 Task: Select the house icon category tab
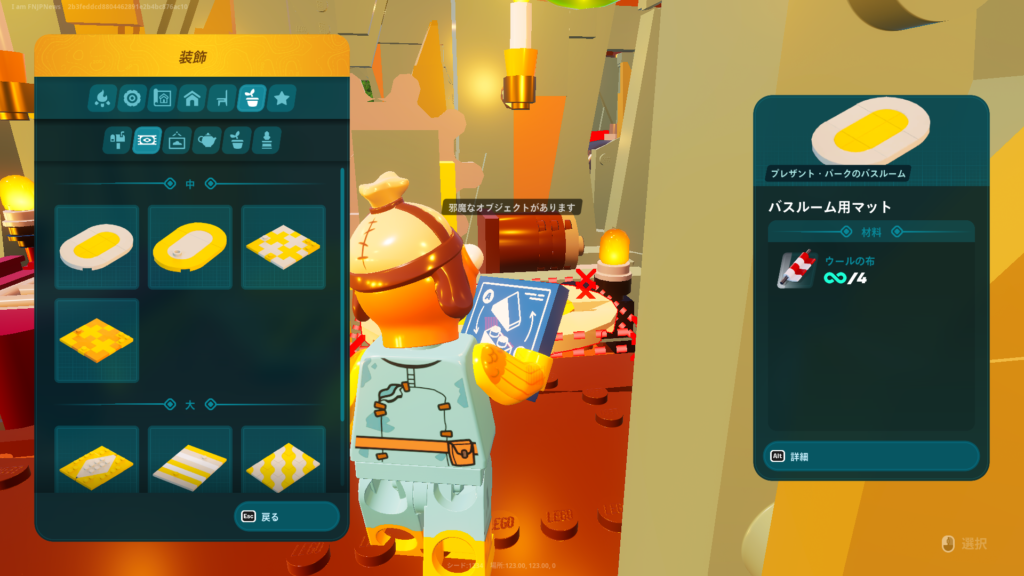point(191,98)
